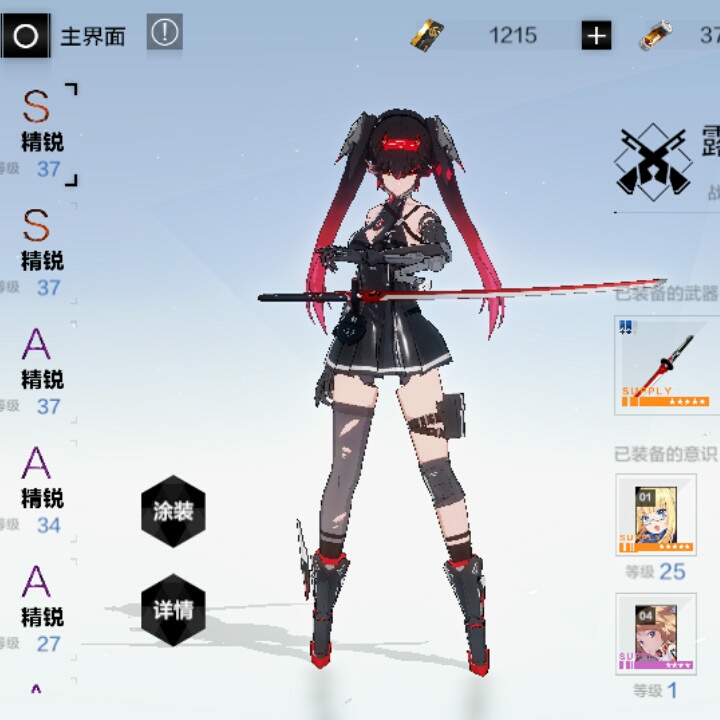This screenshot has height=720, width=720.
Task: Select the A-rank level 37 character
Action: point(40,375)
